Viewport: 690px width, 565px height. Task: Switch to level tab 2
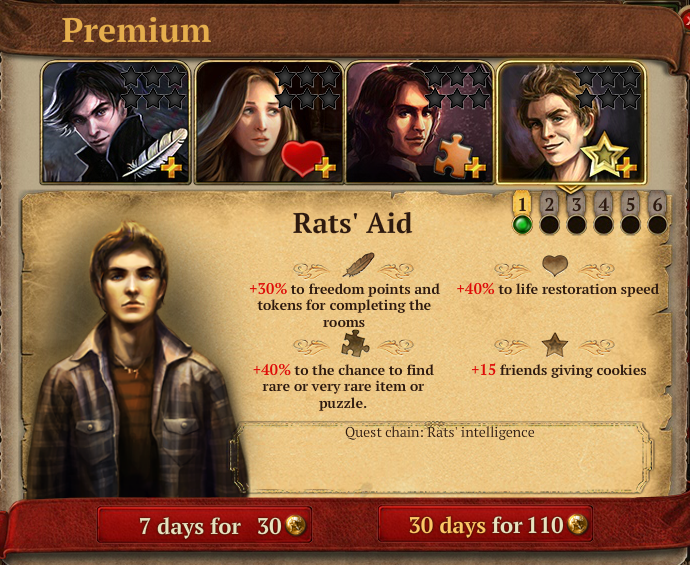[549, 206]
